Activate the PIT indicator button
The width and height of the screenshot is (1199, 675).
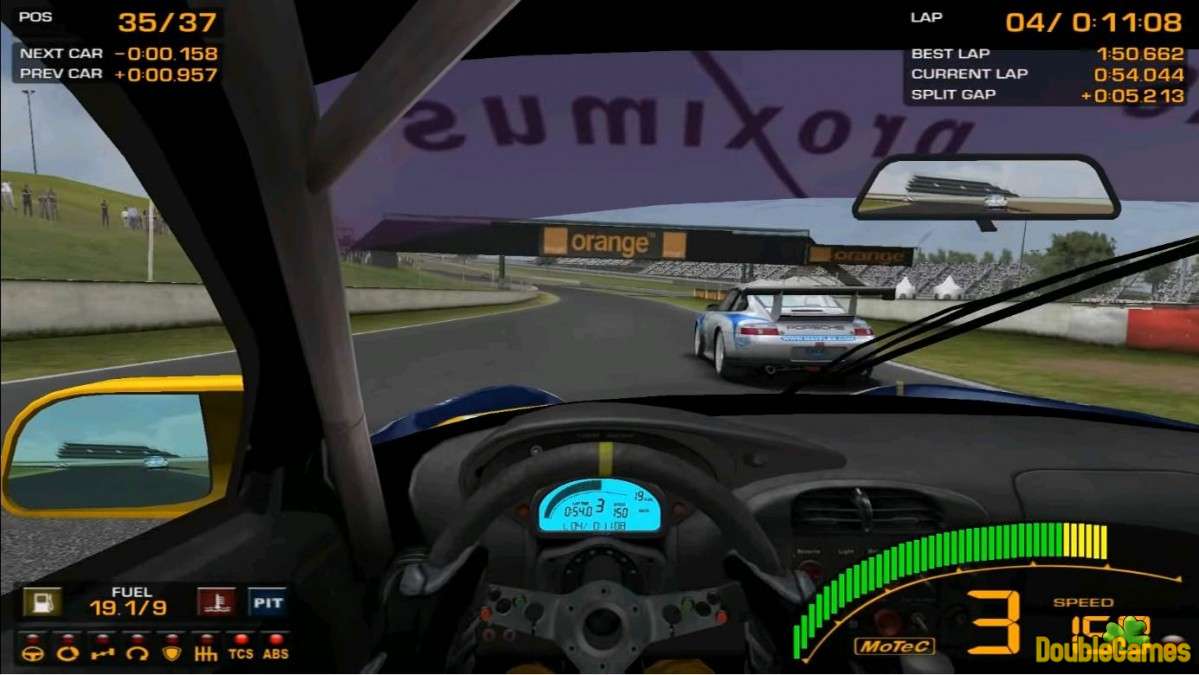tap(267, 602)
